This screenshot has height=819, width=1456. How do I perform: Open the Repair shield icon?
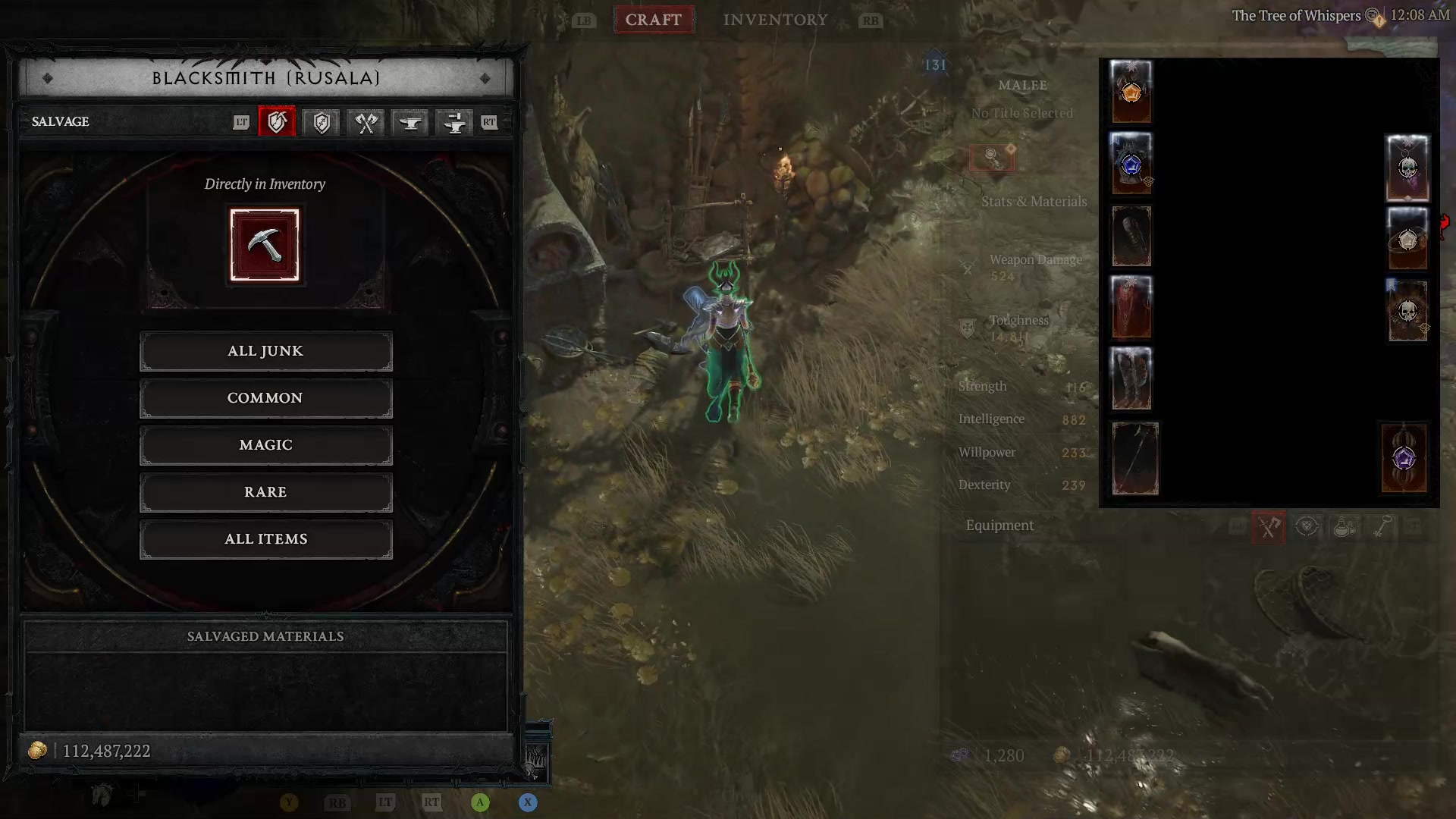[x=321, y=122]
